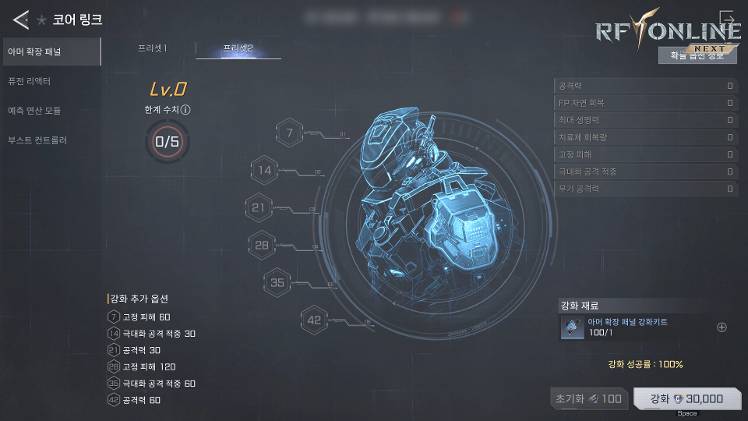The width and height of the screenshot is (748, 421).
Task: Select the 아머 확장 패널 menu entry
Action: point(50,50)
